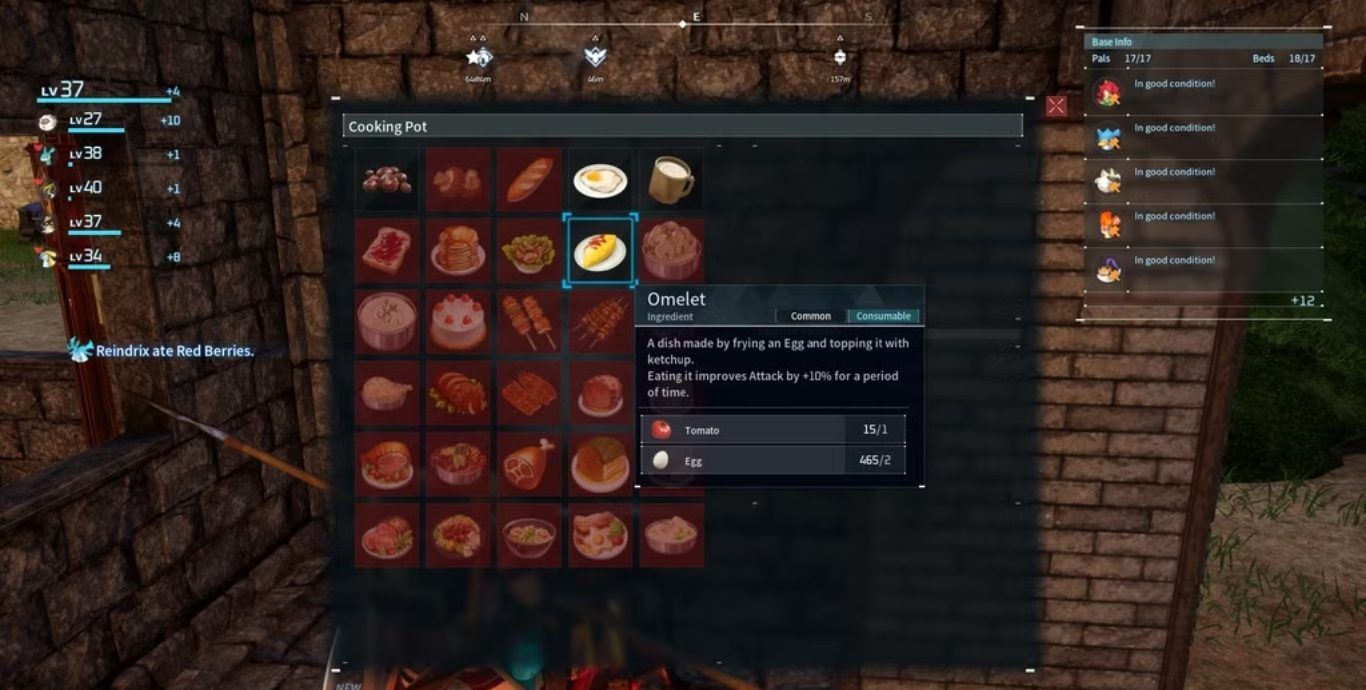Viewport: 1366px width, 690px height.
Task: Select the waffle-shaped grilled recipe
Action: click(529, 392)
